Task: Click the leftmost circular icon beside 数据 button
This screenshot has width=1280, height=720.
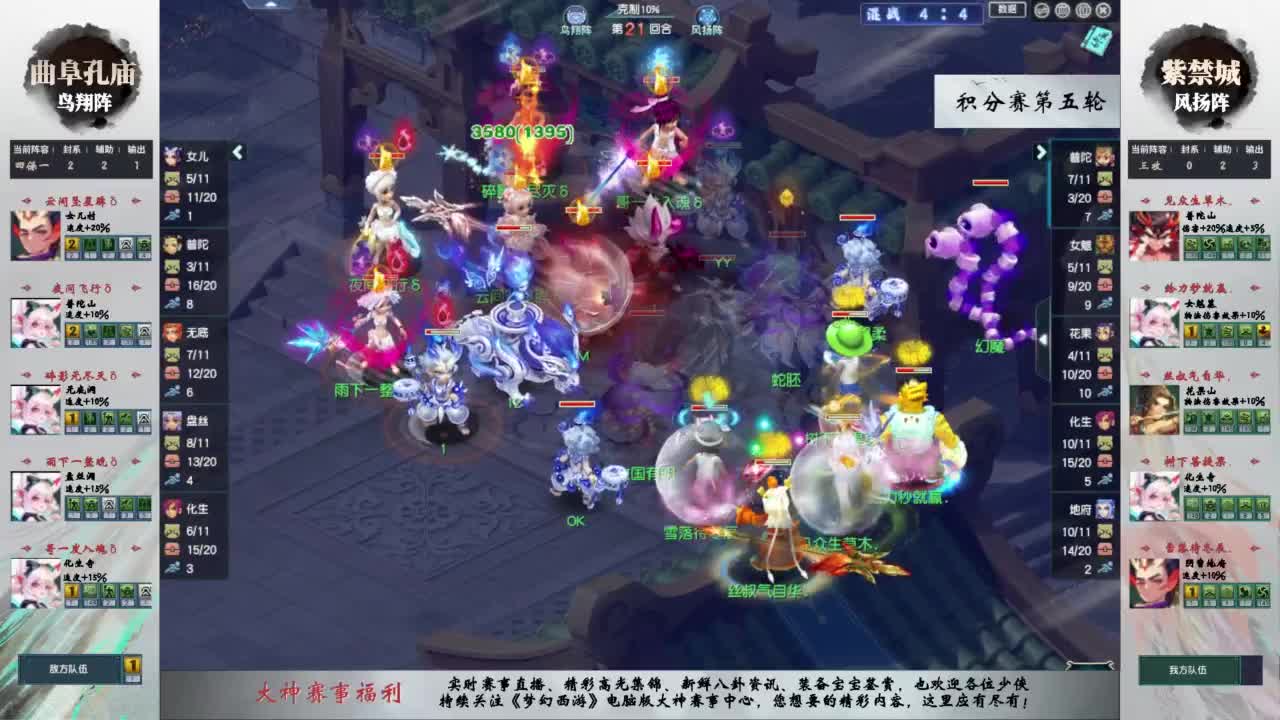Action: point(1042,11)
